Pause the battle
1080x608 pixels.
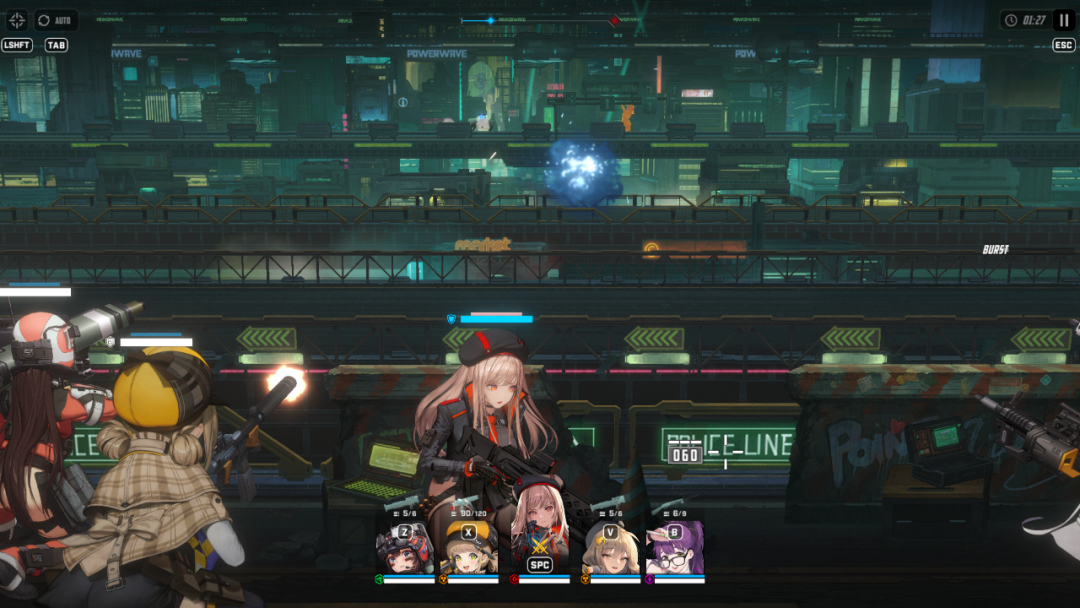click(x=1063, y=20)
